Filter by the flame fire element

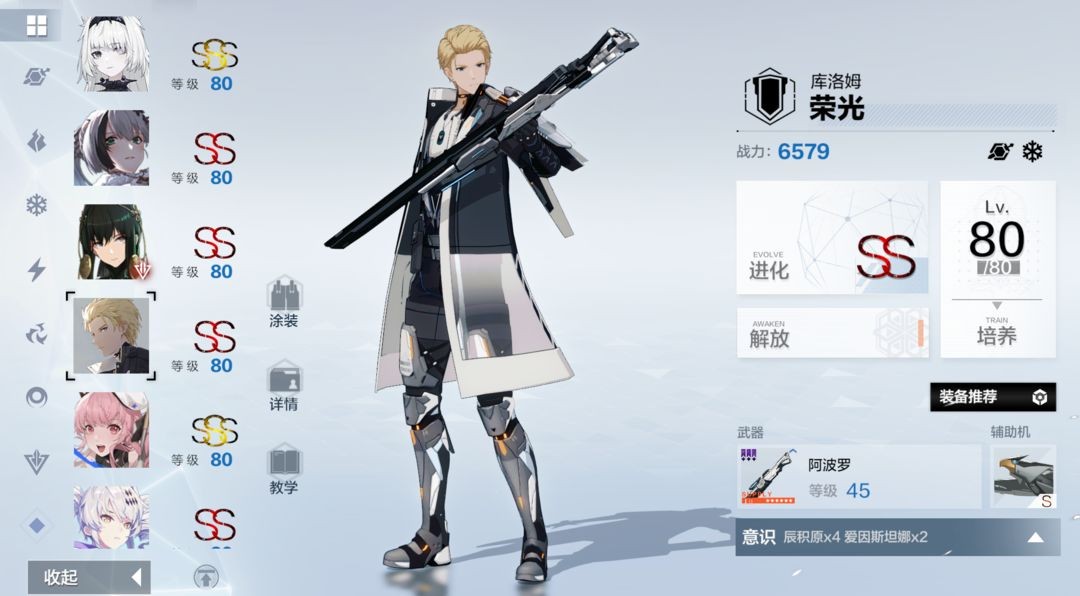pyautogui.click(x=37, y=141)
